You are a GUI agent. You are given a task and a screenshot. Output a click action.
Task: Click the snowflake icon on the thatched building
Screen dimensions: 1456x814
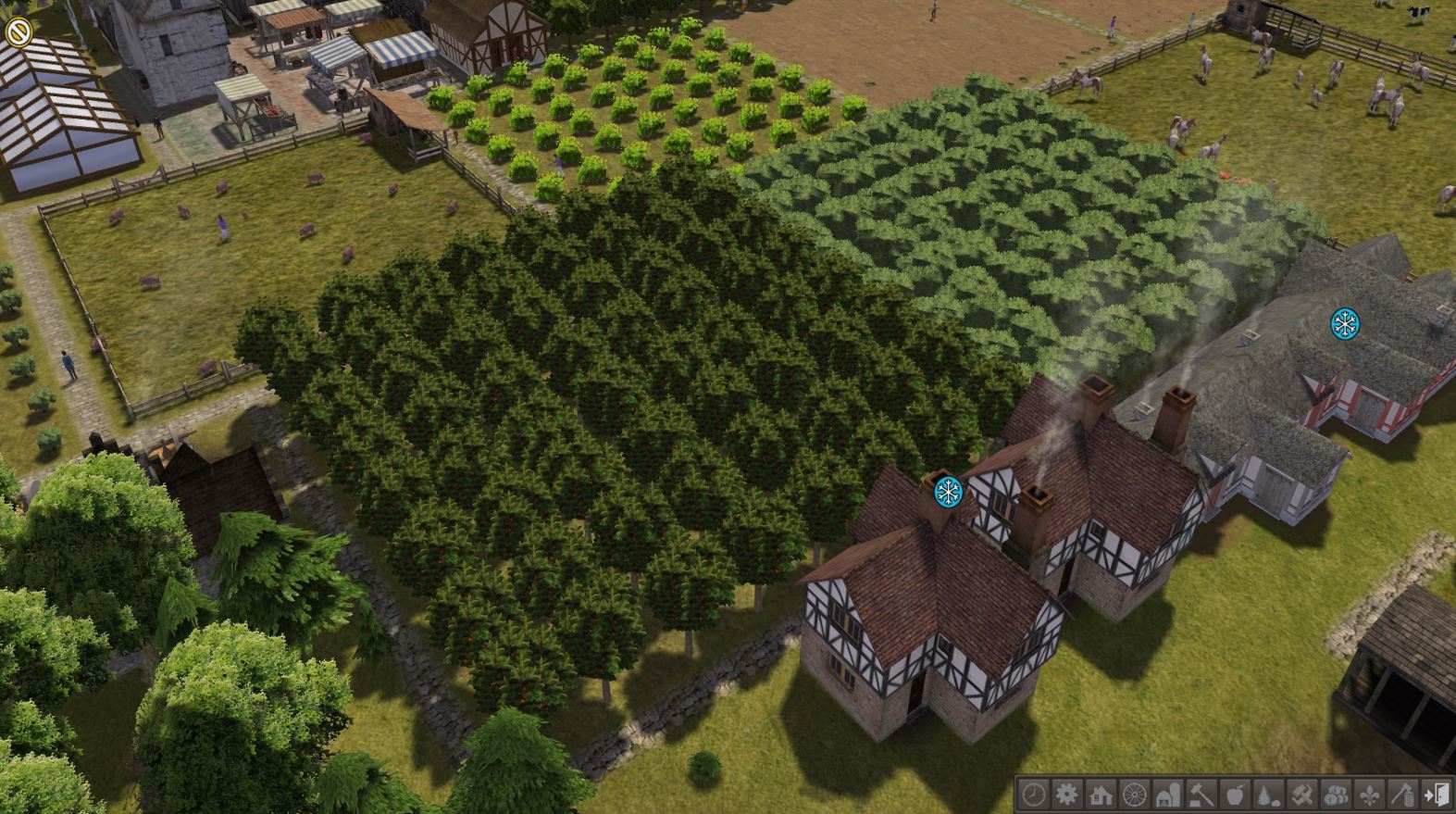point(1345,323)
